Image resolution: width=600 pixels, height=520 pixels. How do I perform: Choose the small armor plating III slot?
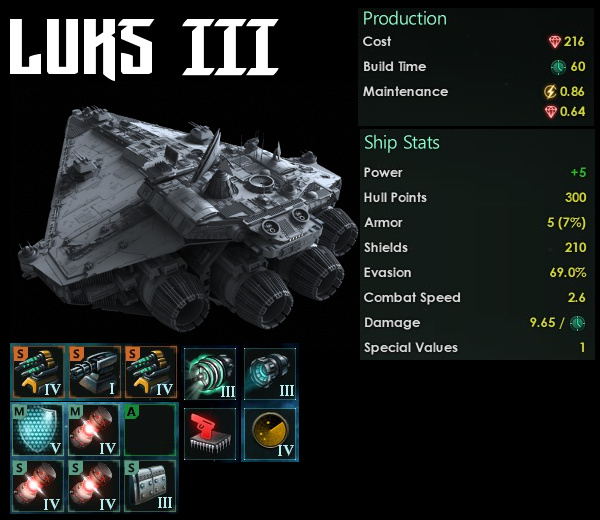[x=150, y=486]
